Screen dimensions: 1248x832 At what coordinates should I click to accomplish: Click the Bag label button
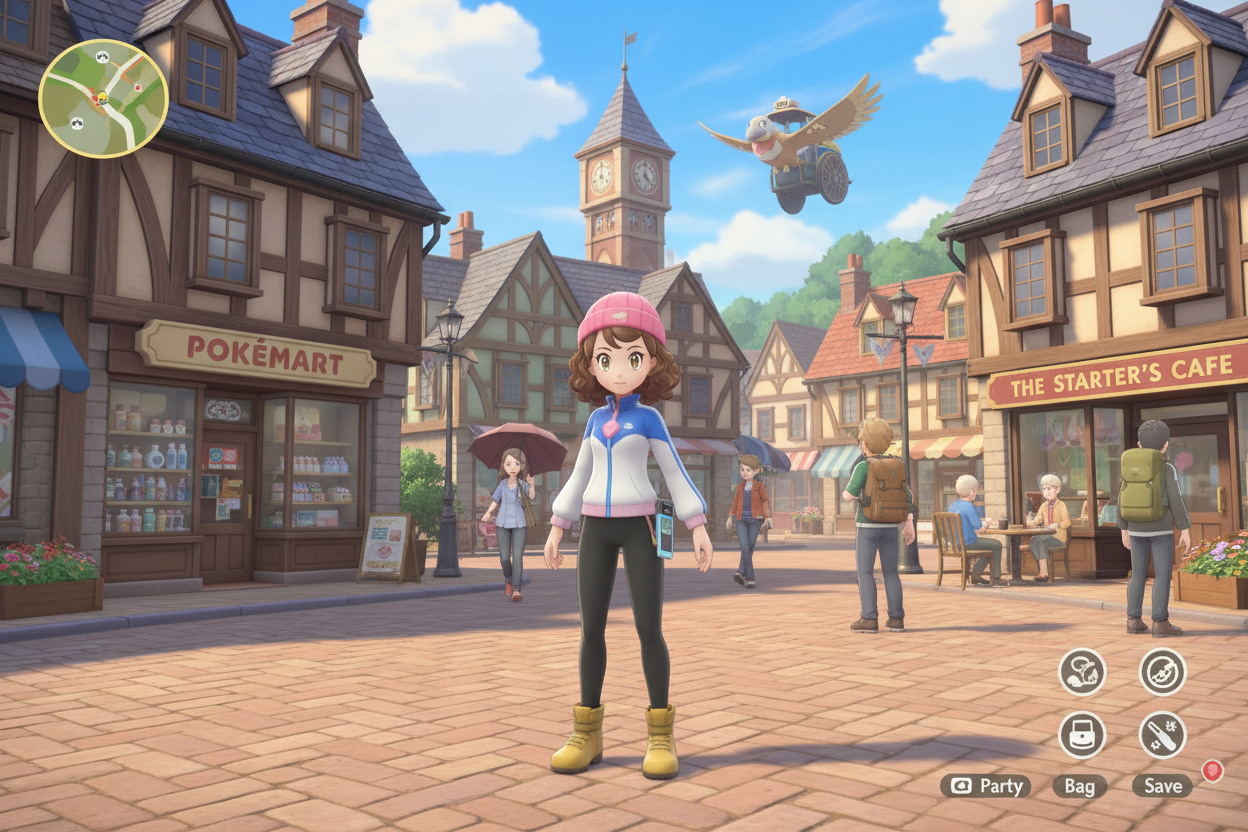click(1079, 786)
